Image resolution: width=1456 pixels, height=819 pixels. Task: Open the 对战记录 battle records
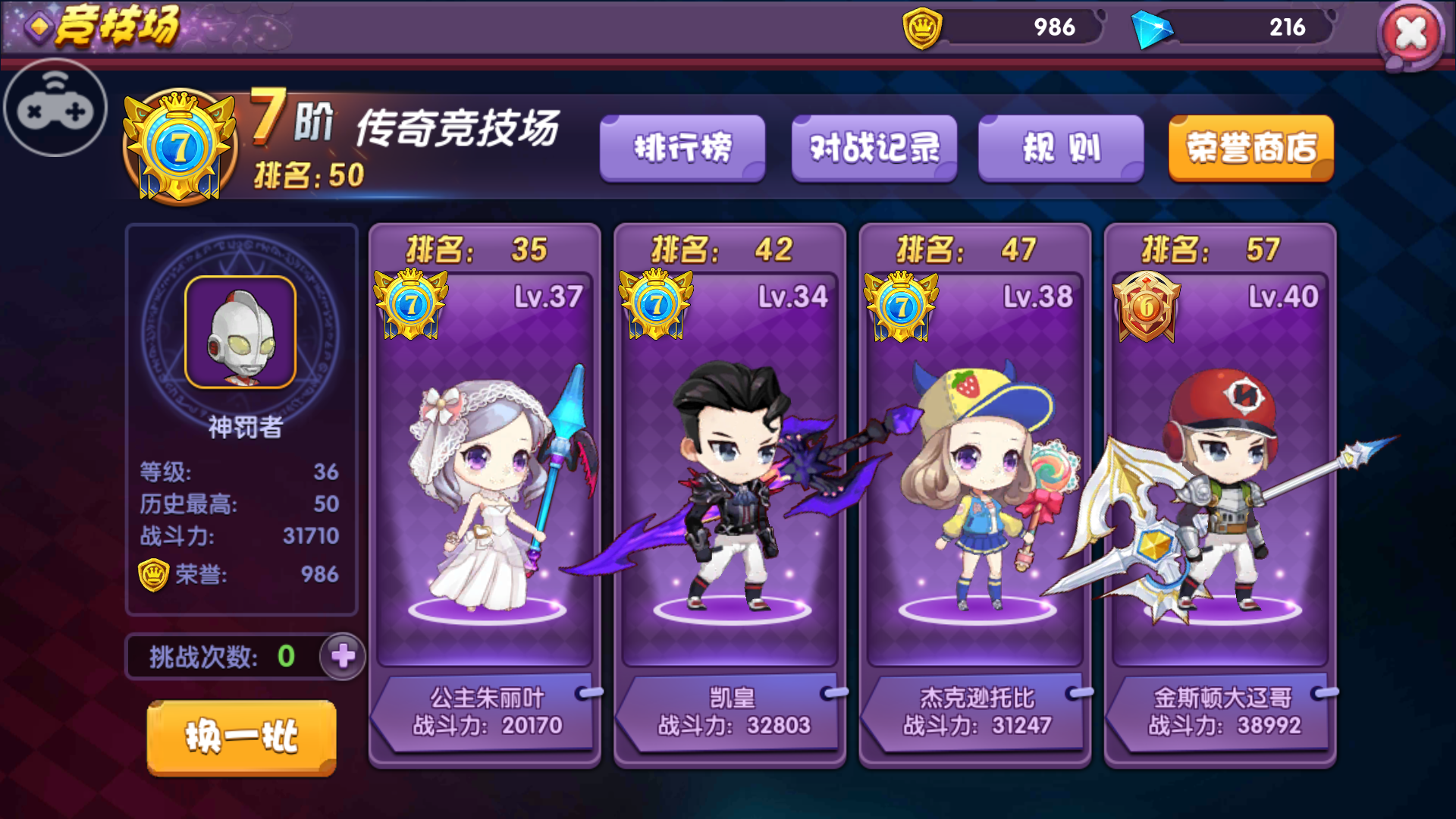(874, 149)
